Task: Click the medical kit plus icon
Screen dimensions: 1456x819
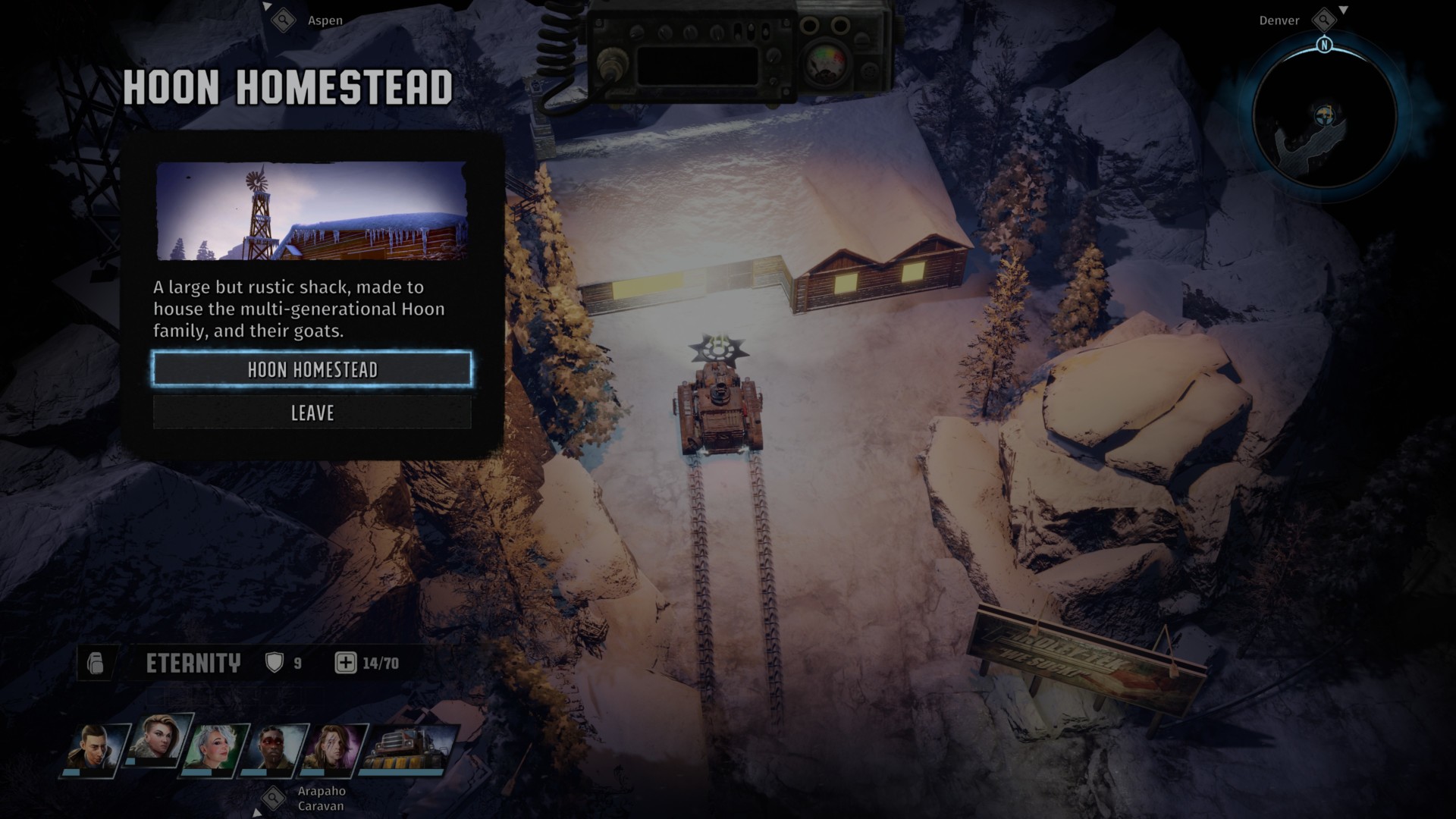Action: pos(345,664)
